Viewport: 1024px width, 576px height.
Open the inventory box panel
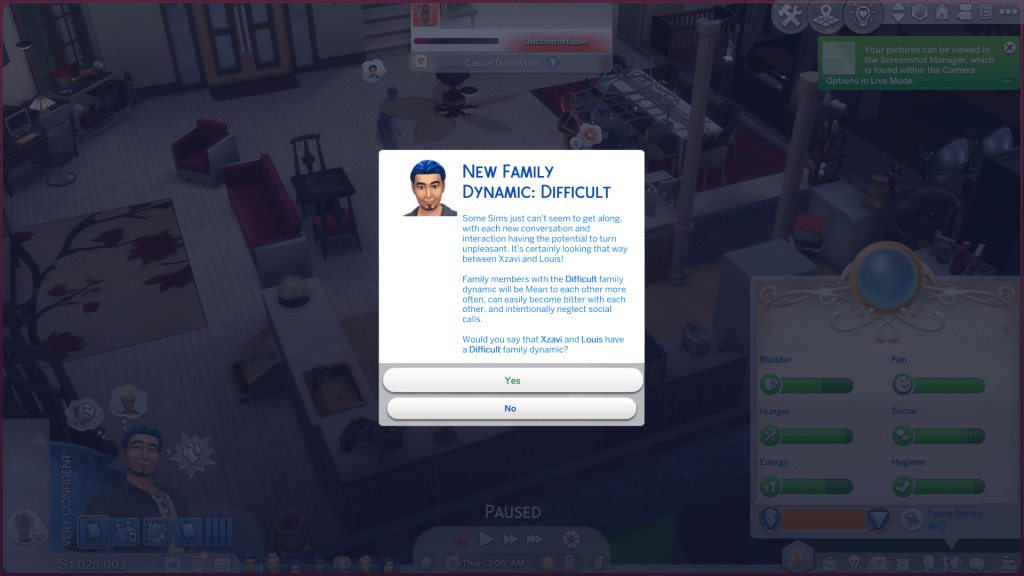coord(901,563)
